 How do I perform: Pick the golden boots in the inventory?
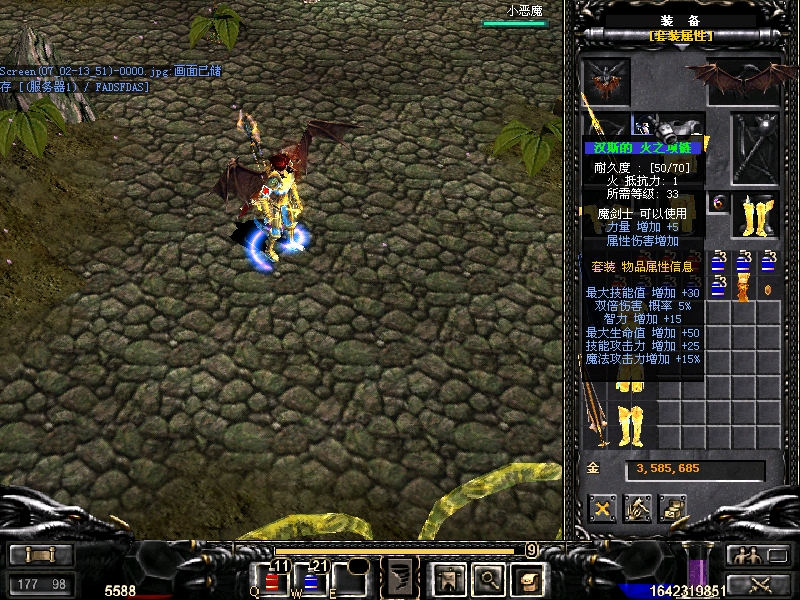click(x=632, y=425)
